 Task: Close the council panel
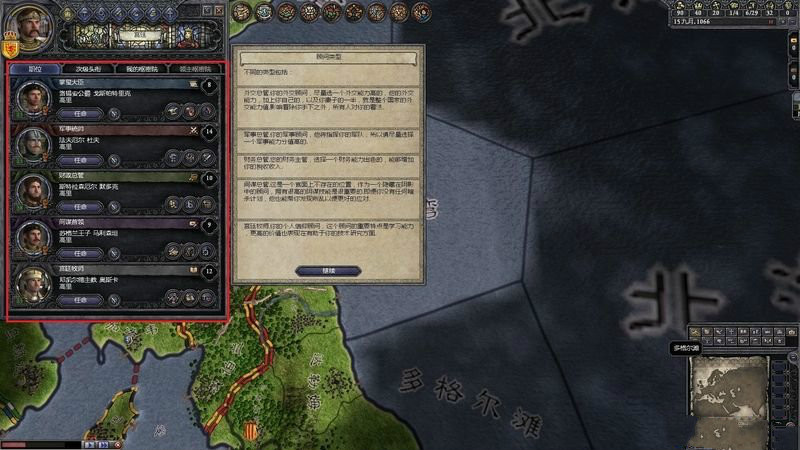pos(220,10)
